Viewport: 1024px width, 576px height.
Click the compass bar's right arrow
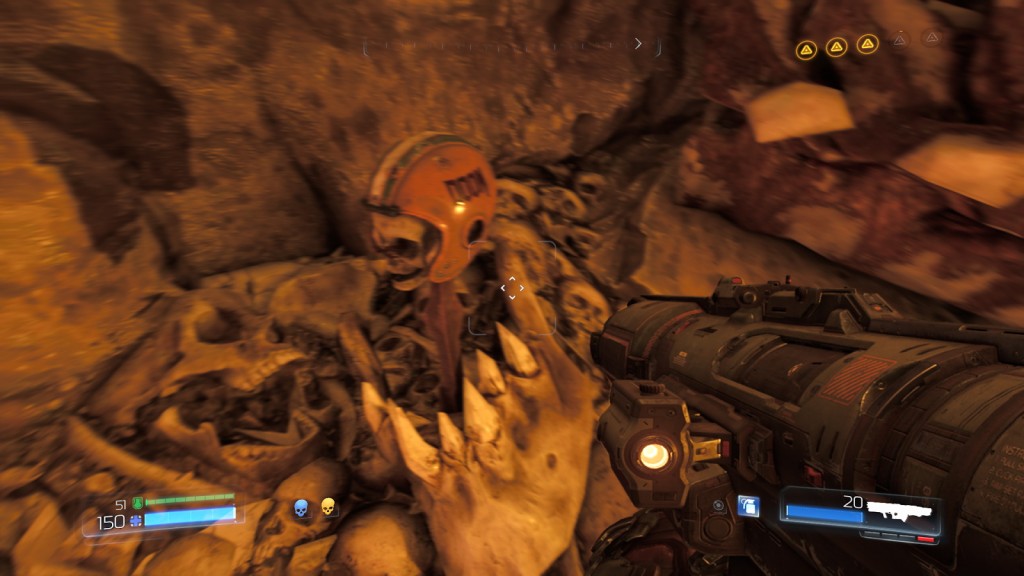(638, 44)
